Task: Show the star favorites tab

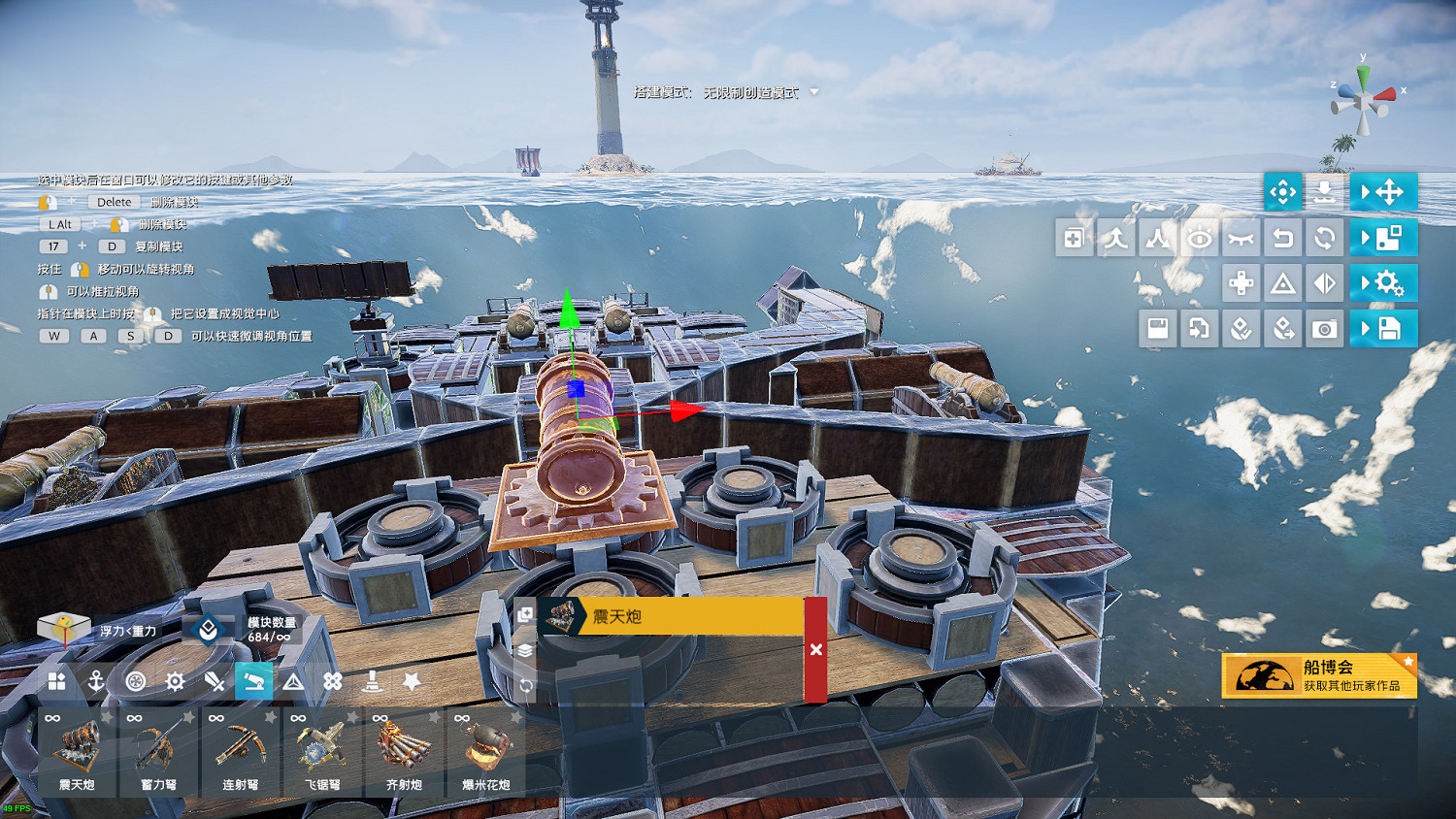Action: click(412, 681)
